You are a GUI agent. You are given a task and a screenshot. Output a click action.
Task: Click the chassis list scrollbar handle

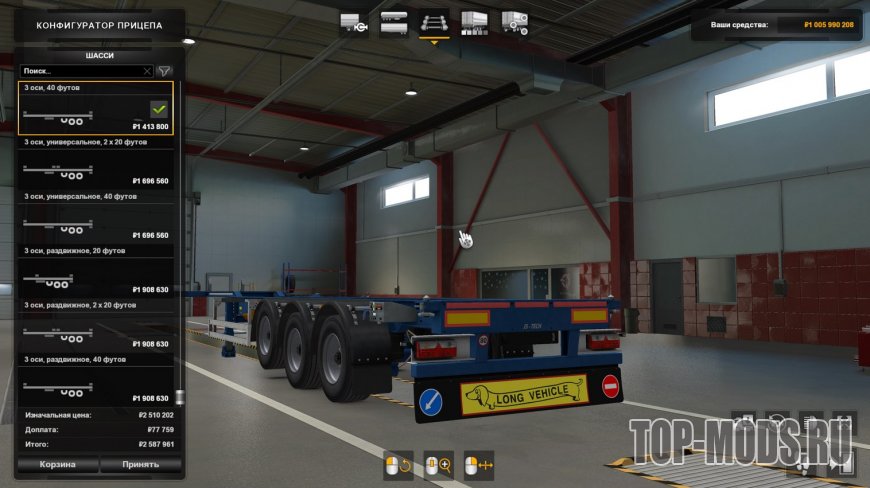(x=179, y=397)
